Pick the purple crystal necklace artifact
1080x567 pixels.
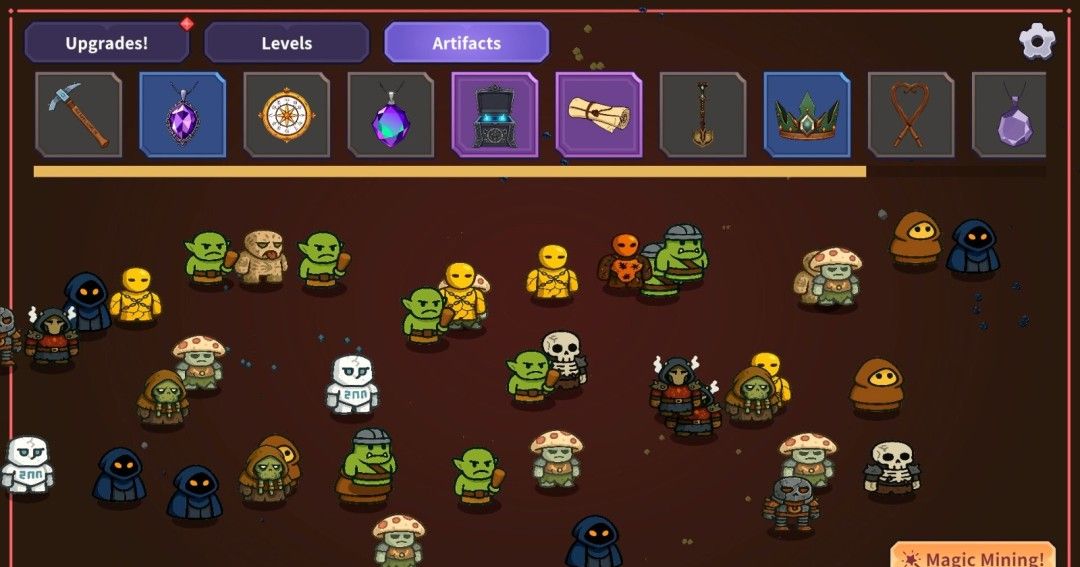(x=390, y=115)
